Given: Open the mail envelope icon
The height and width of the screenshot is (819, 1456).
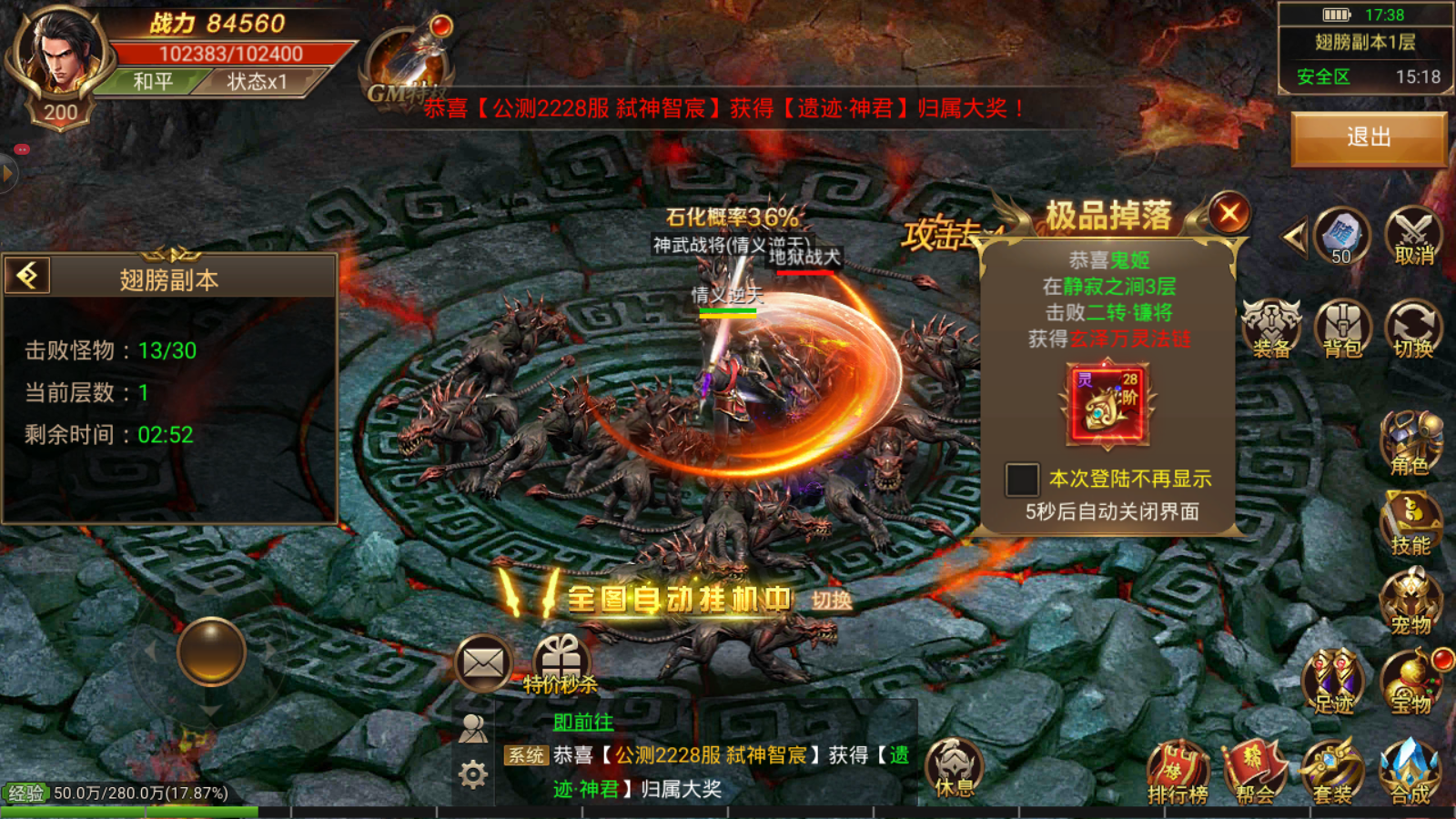Looking at the screenshot, I should (484, 662).
